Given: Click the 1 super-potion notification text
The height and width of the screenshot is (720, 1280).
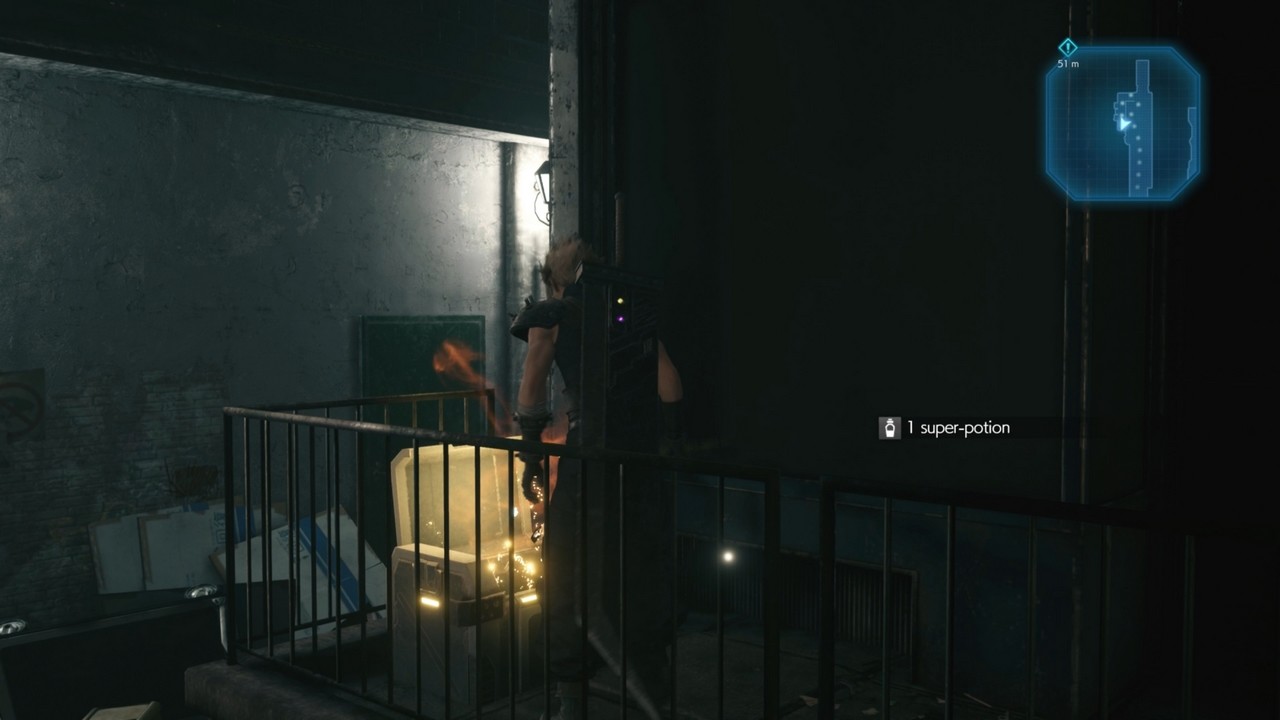Looking at the screenshot, I should click(958, 426).
